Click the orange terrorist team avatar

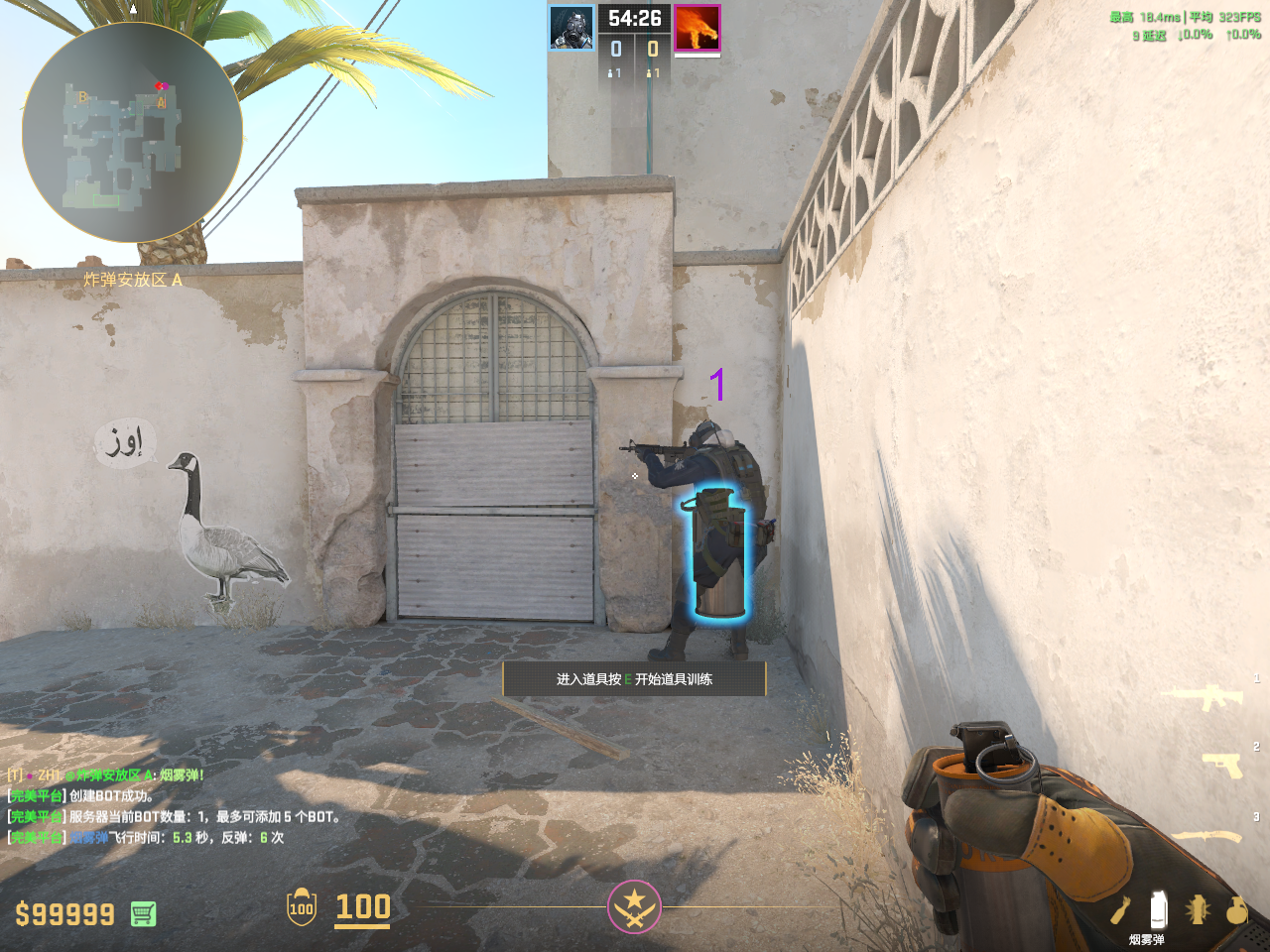tap(697, 28)
